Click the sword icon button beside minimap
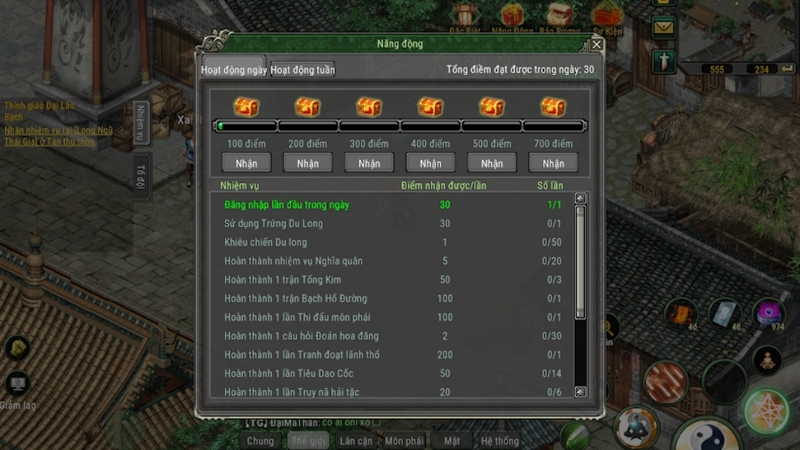800x450 pixels. coord(663,60)
